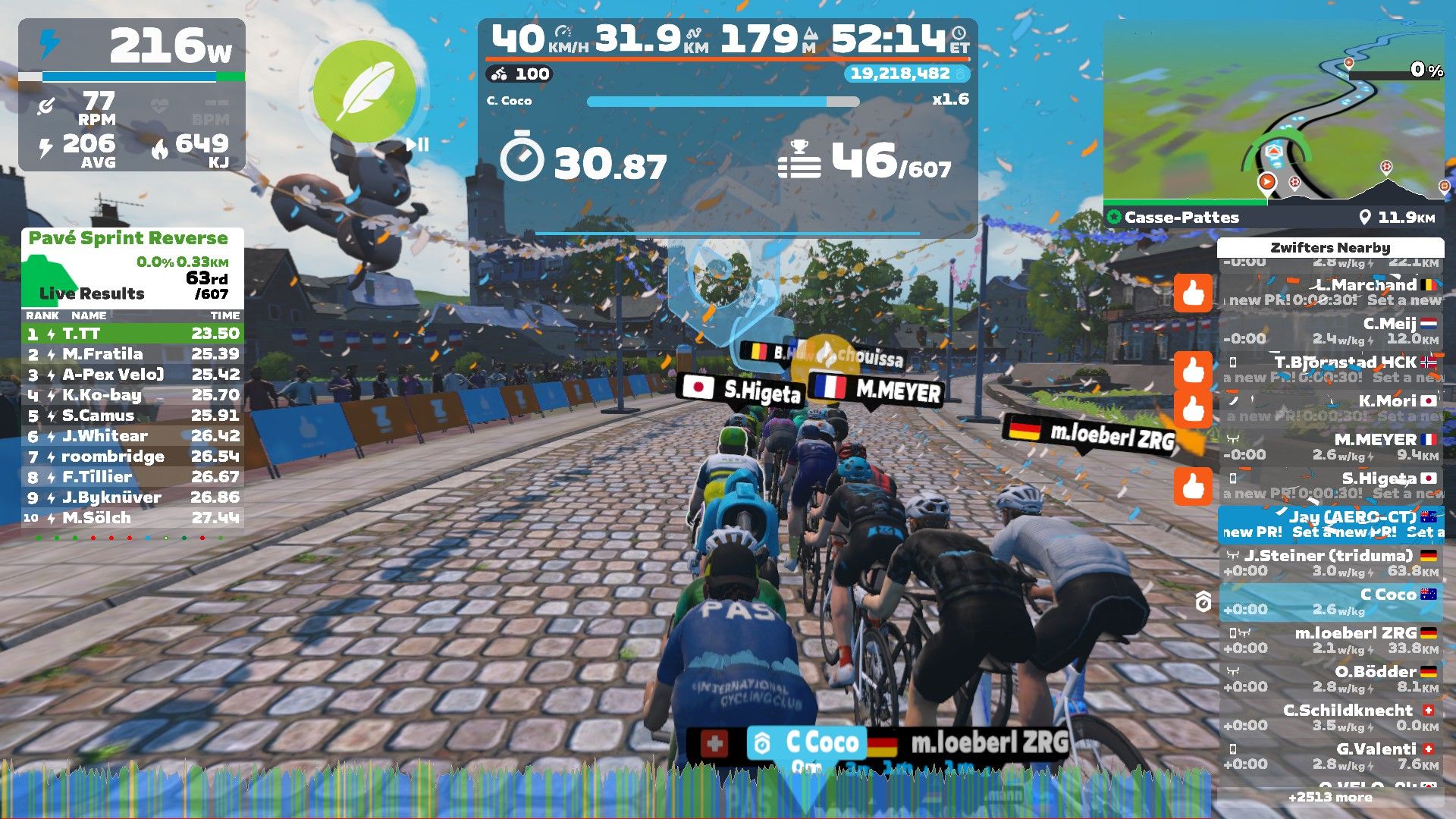Send S.Higeta a Ride On thumbs-up

[x=1193, y=486]
